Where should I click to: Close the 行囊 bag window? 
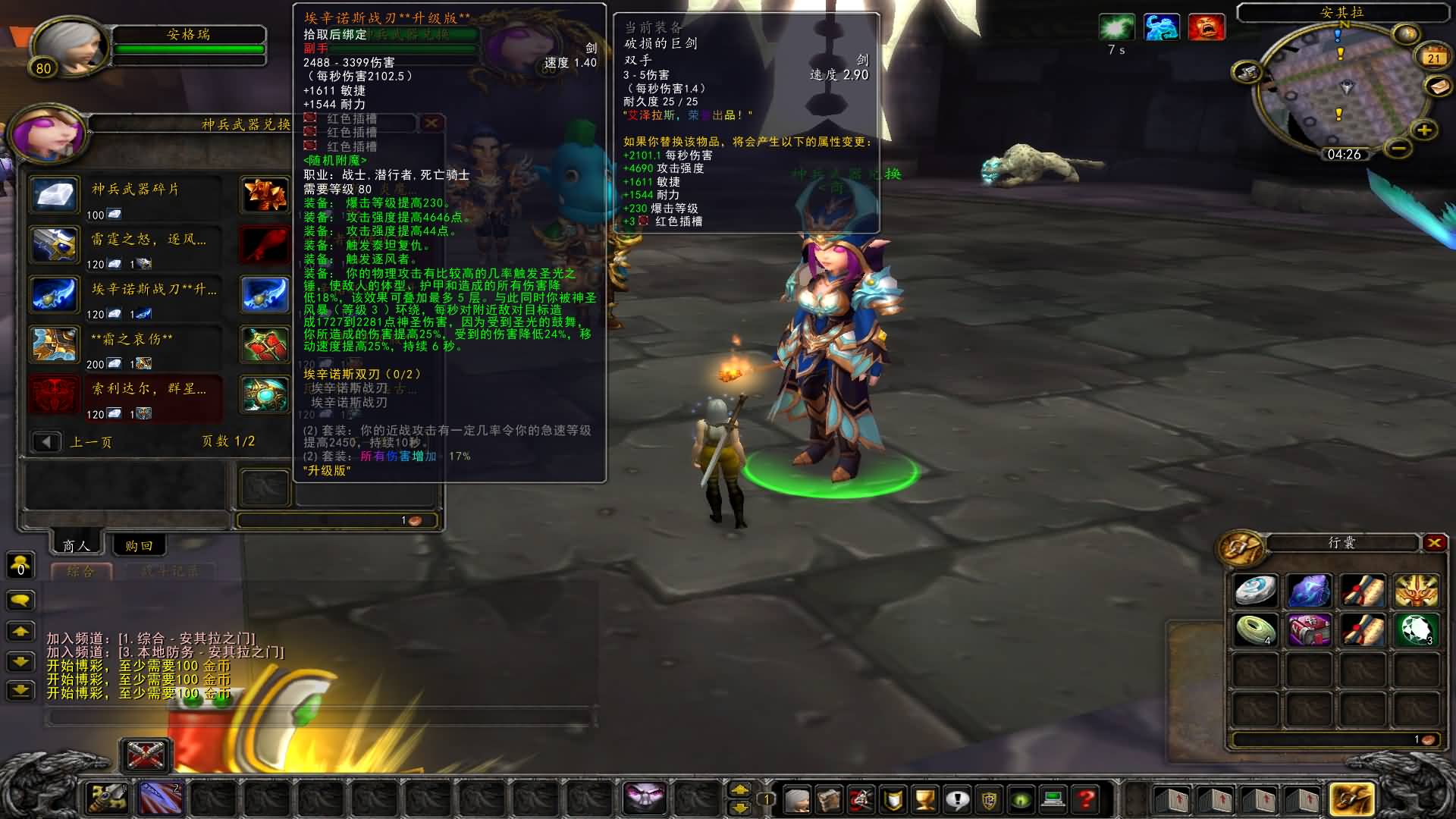click(1433, 543)
